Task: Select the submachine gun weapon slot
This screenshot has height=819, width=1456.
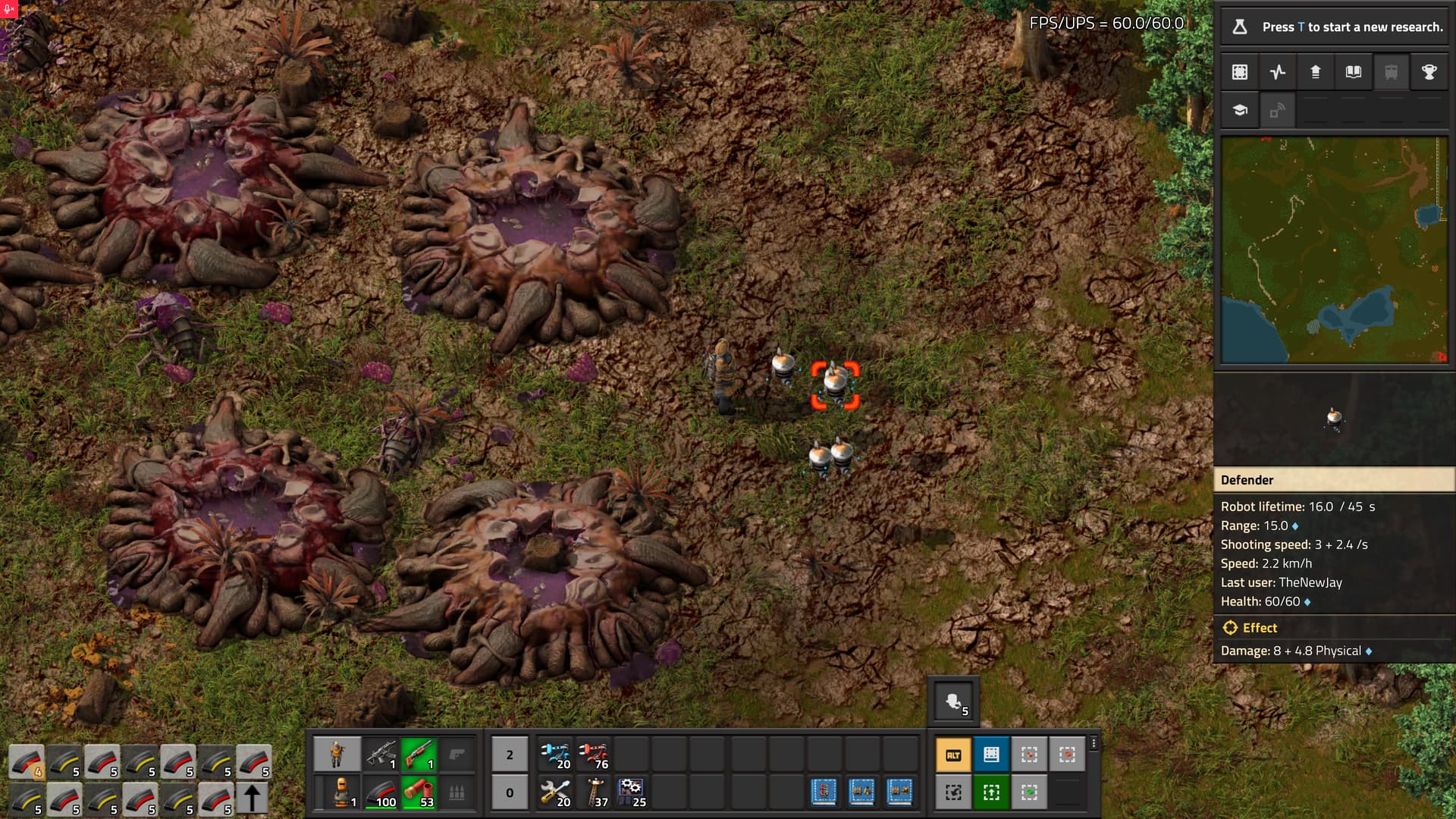Action: [x=381, y=755]
